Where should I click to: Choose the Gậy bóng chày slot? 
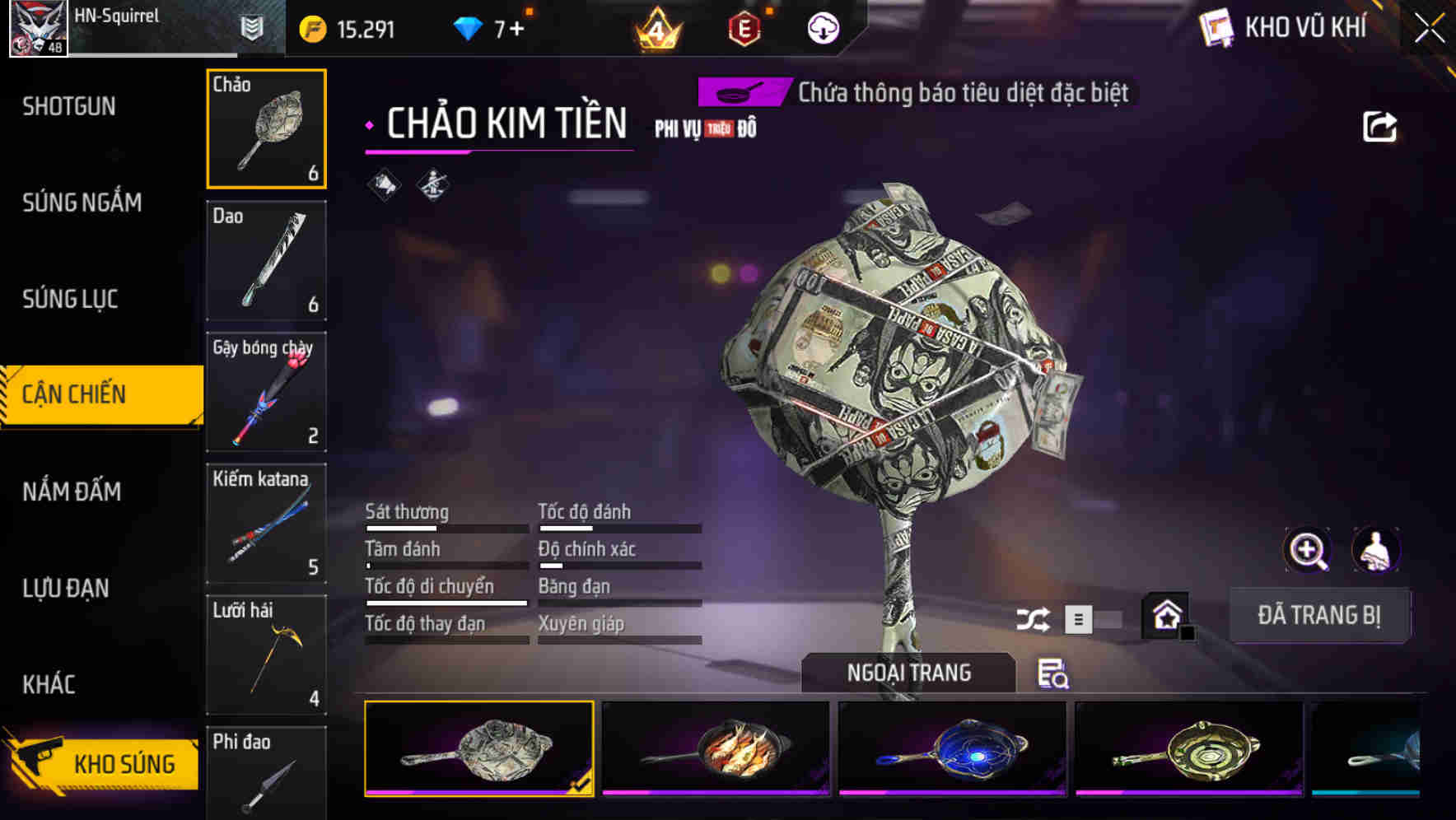(266, 392)
